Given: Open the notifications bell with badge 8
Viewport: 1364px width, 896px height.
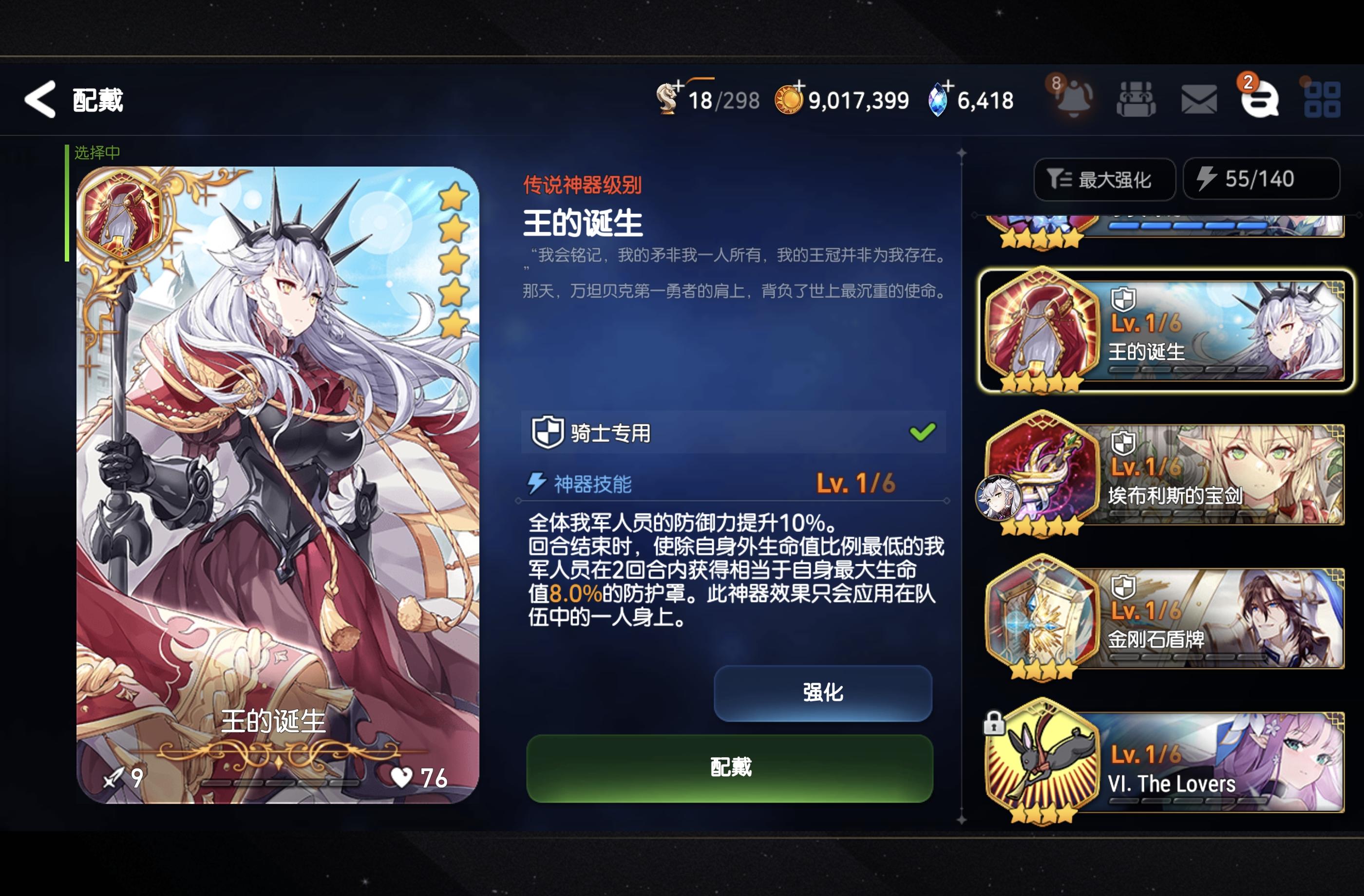Looking at the screenshot, I should (1074, 98).
